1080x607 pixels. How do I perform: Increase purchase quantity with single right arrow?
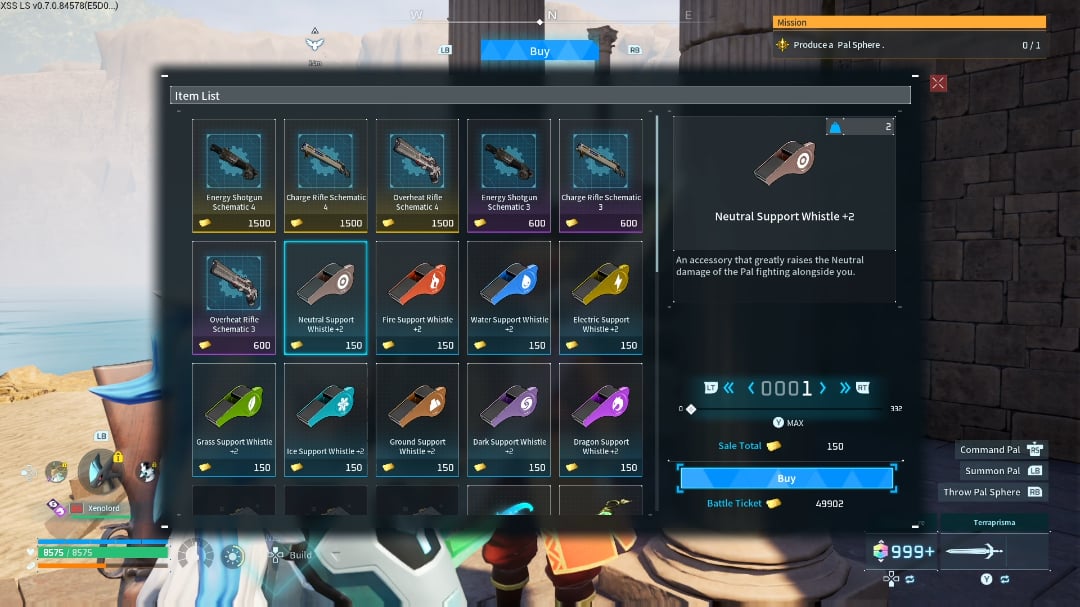[x=822, y=388]
